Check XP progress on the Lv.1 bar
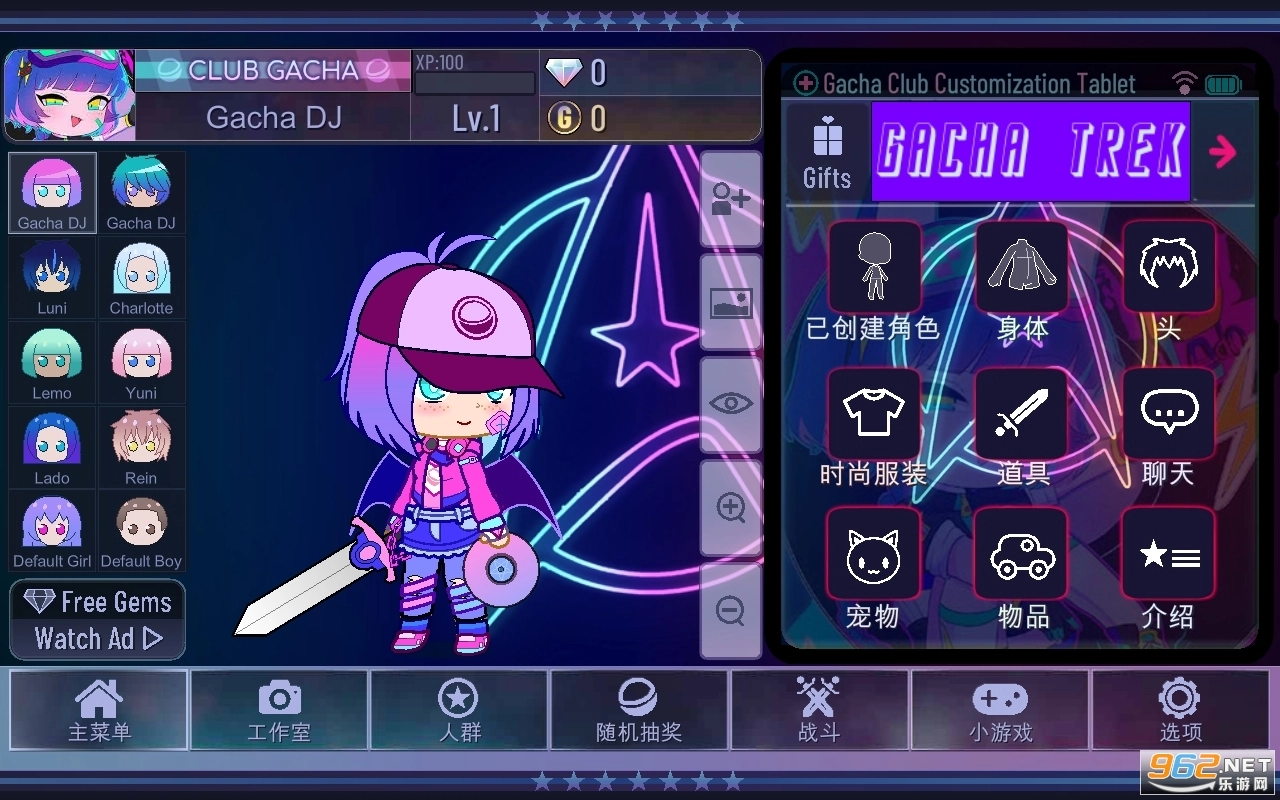This screenshot has height=800, width=1280. point(475,82)
